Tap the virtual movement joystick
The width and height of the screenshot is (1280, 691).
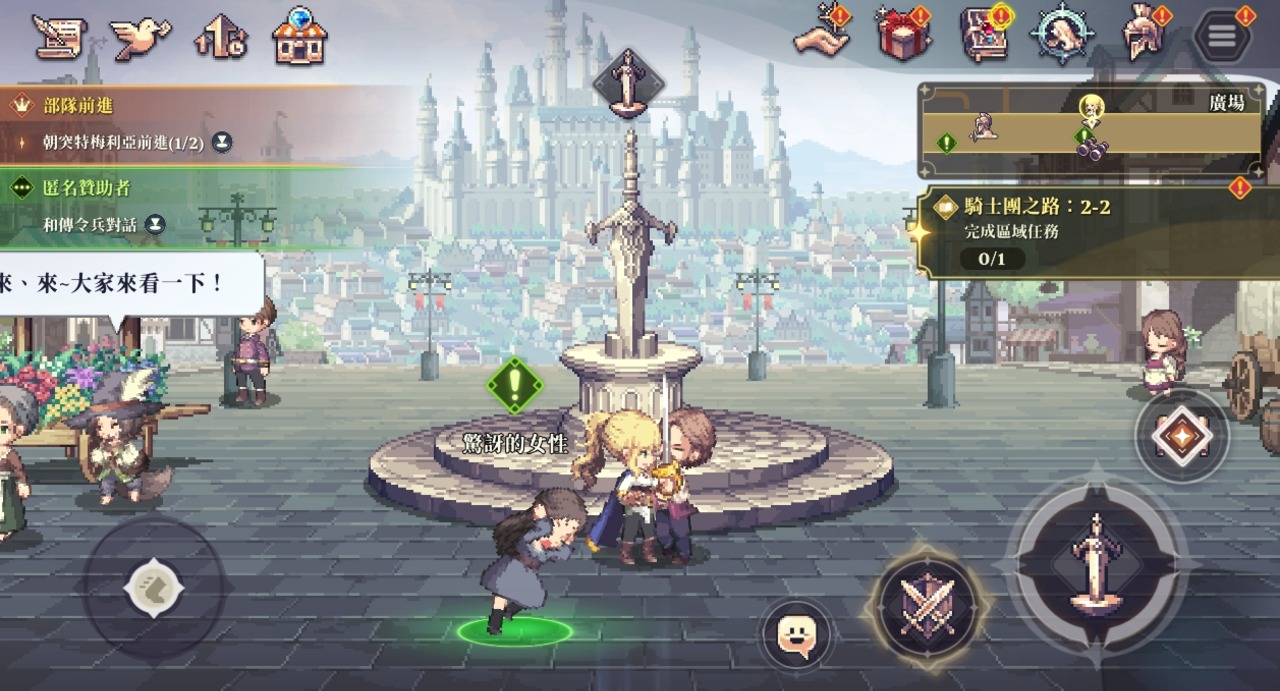tap(153, 590)
